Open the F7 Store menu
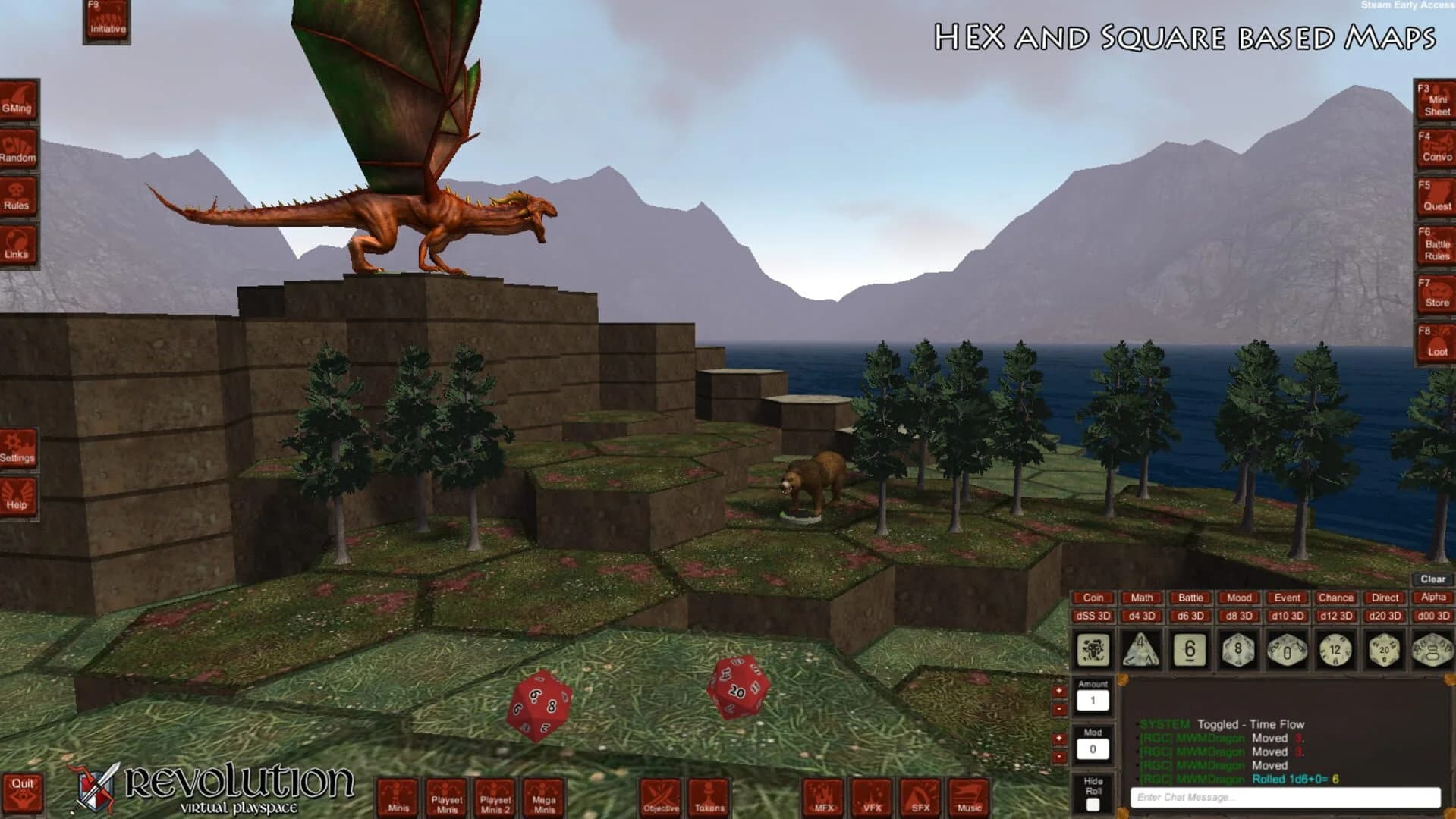This screenshot has height=819, width=1456. [1437, 292]
